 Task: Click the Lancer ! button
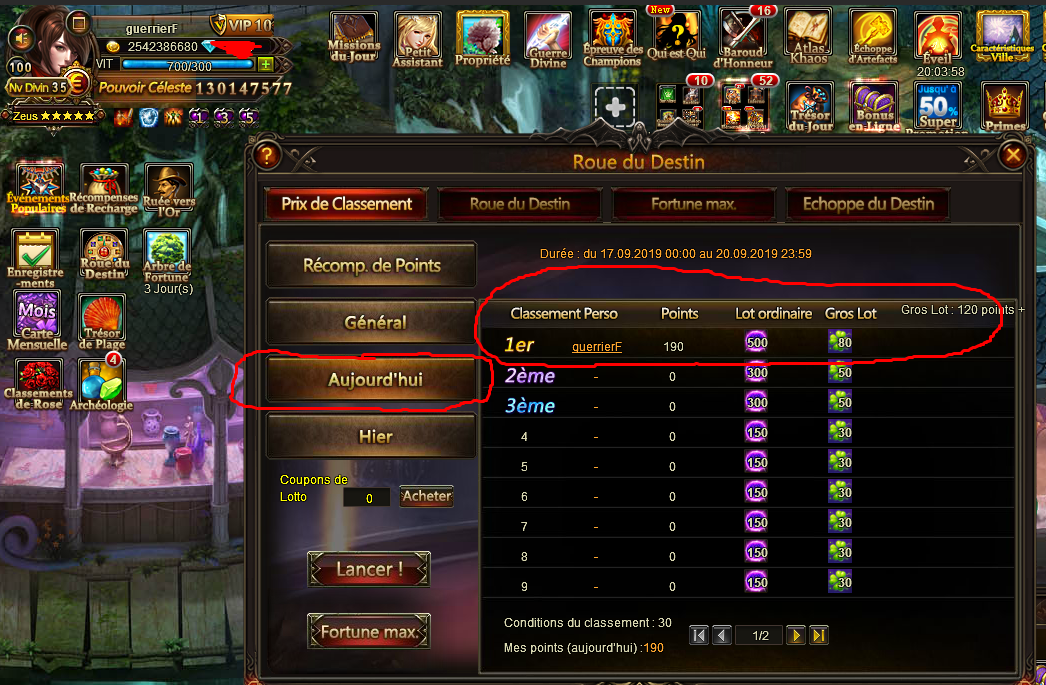coord(369,570)
